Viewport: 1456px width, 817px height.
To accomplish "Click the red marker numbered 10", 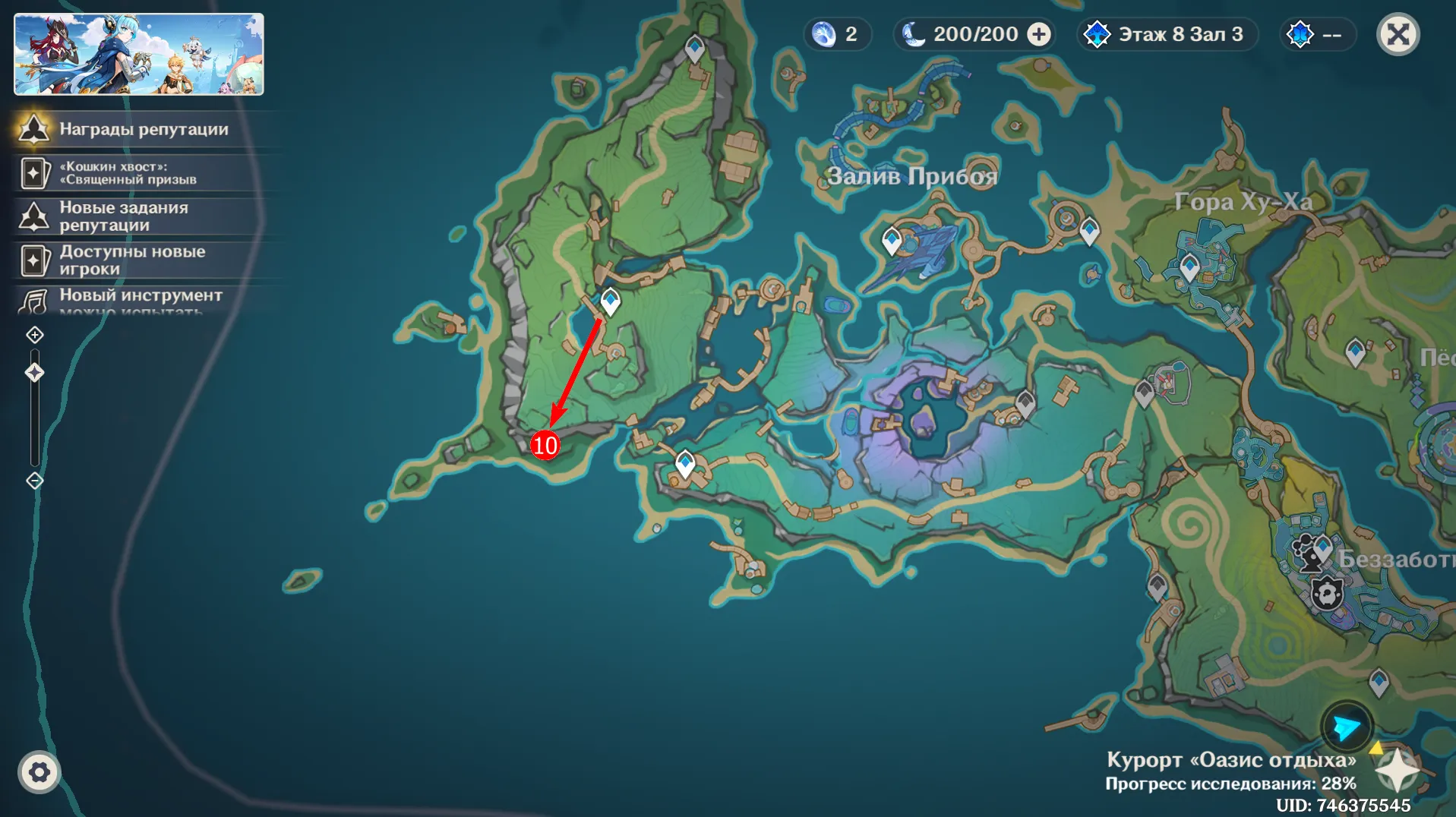I will tap(545, 445).
